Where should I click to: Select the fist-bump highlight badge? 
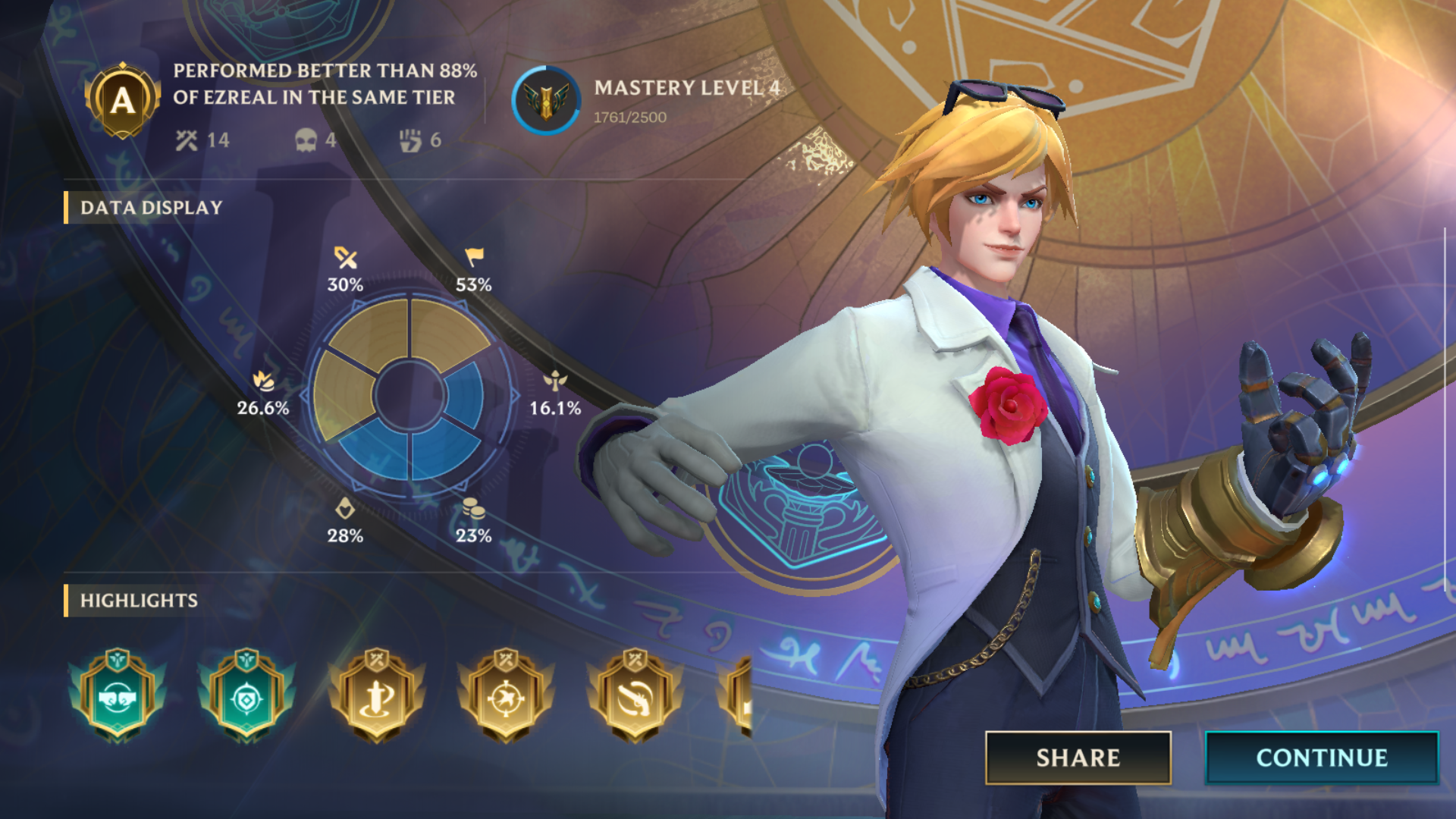117,695
